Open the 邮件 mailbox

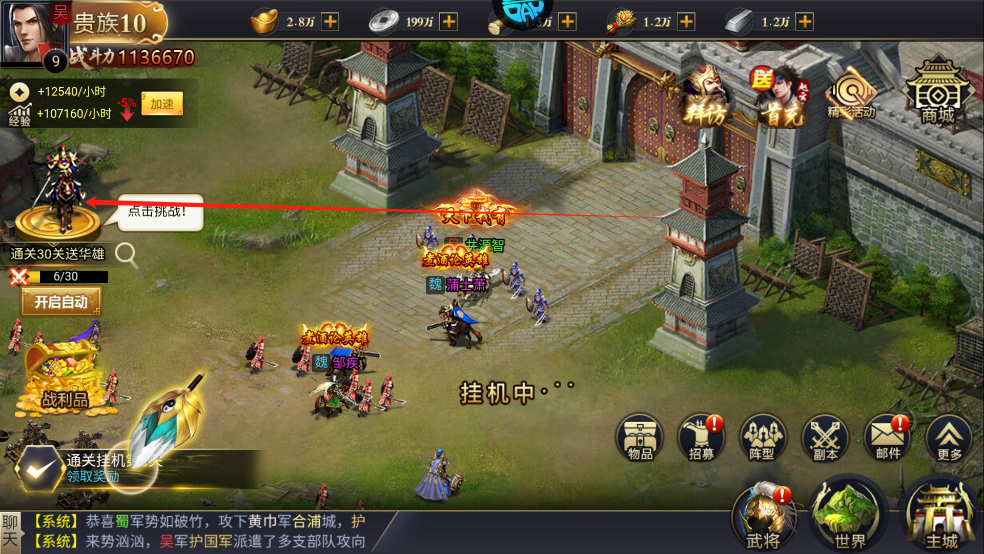(888, 438)
